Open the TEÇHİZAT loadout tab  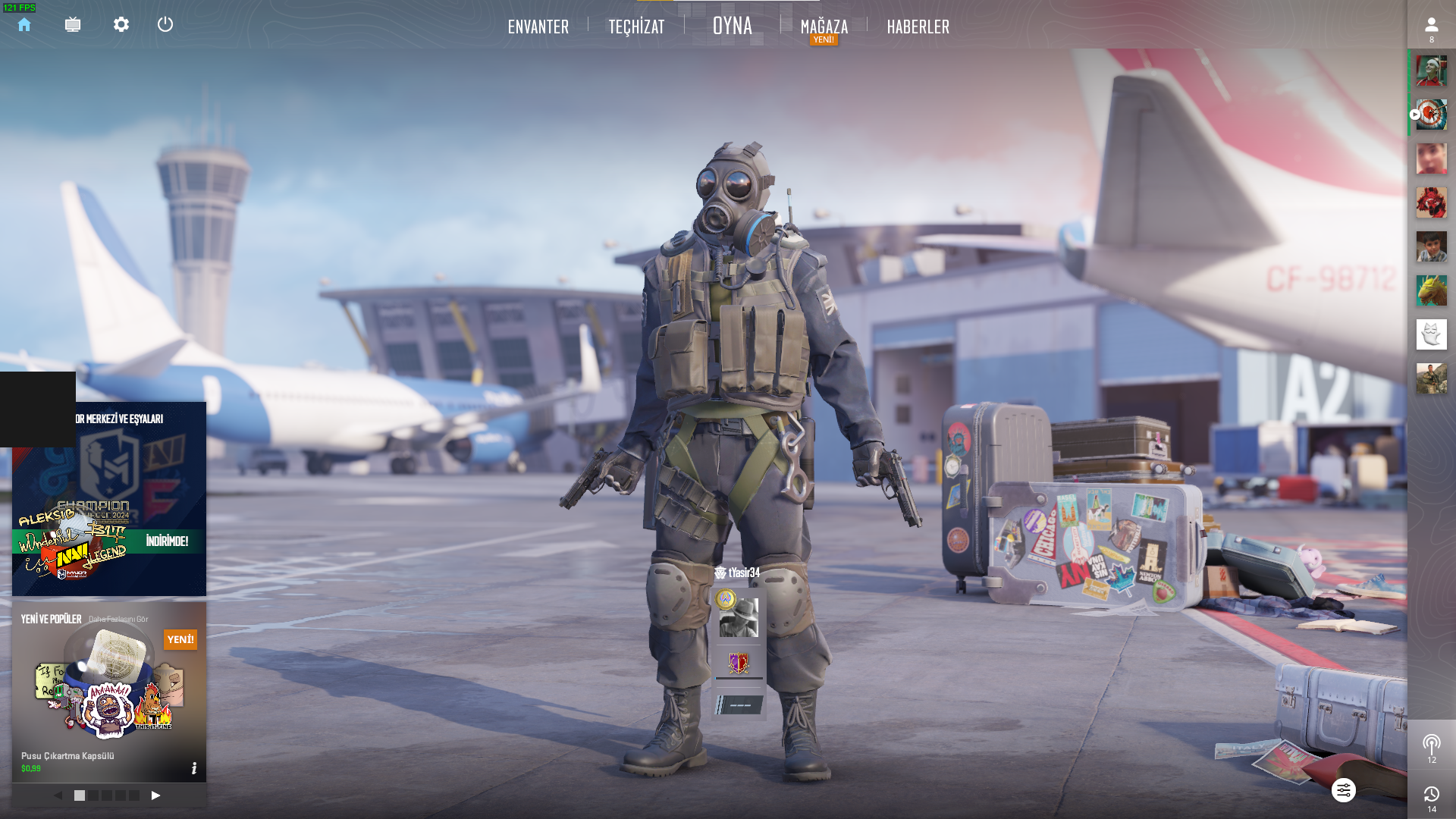[636, 27]
